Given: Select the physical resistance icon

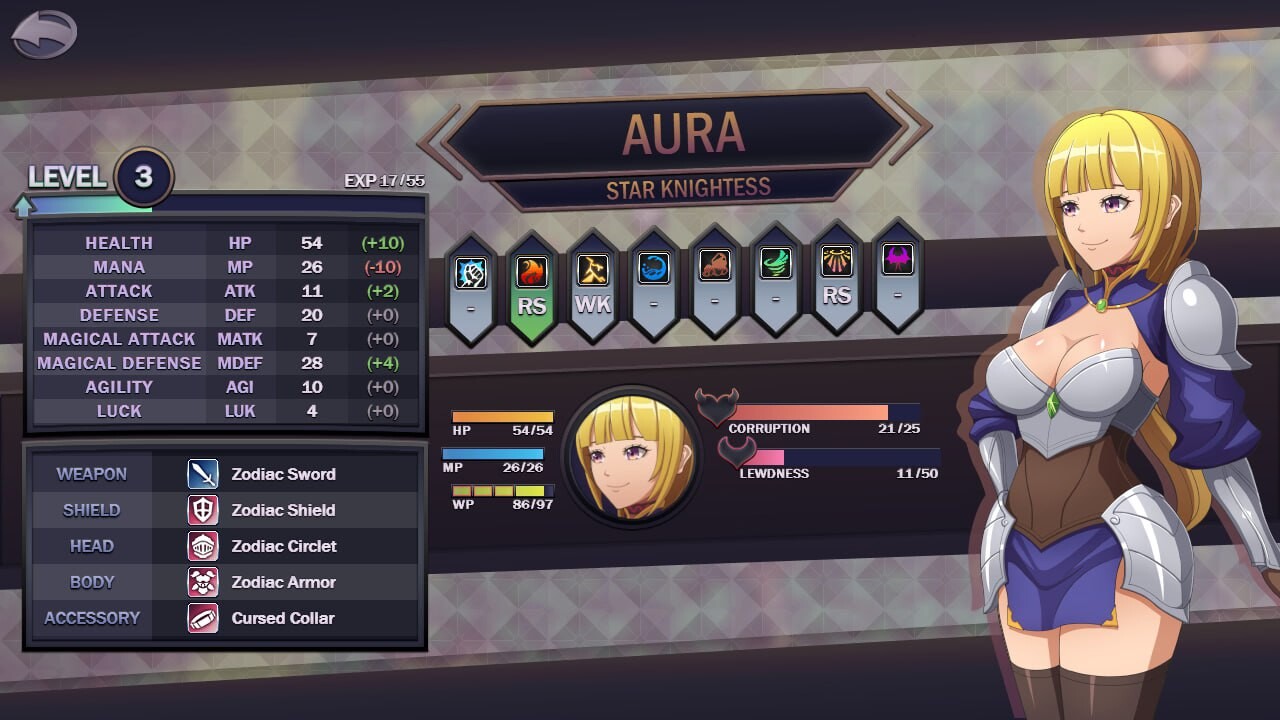Looking at the screenshot, I should point(470,273).
